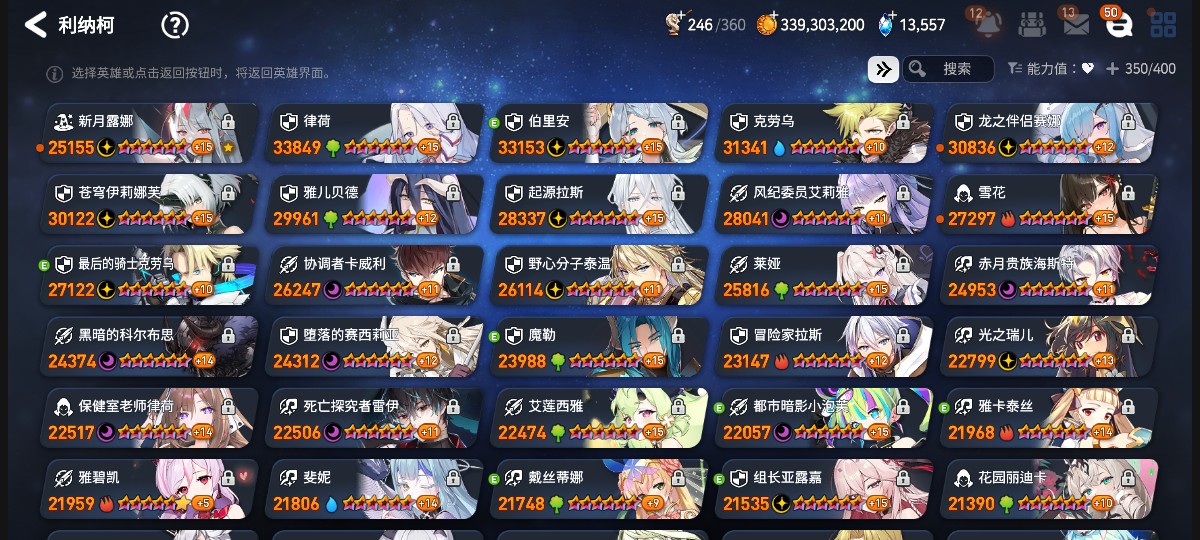The width and height of the screenshot is (1200, 540).
Task: Choose hero 克劳乌
Action: [x=825, y=134]
